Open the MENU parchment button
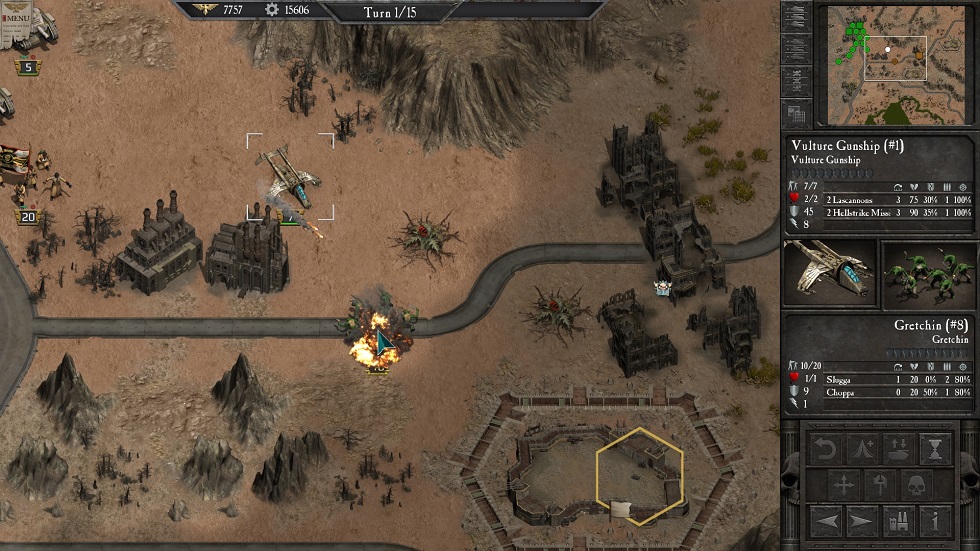 pos(18,22)
